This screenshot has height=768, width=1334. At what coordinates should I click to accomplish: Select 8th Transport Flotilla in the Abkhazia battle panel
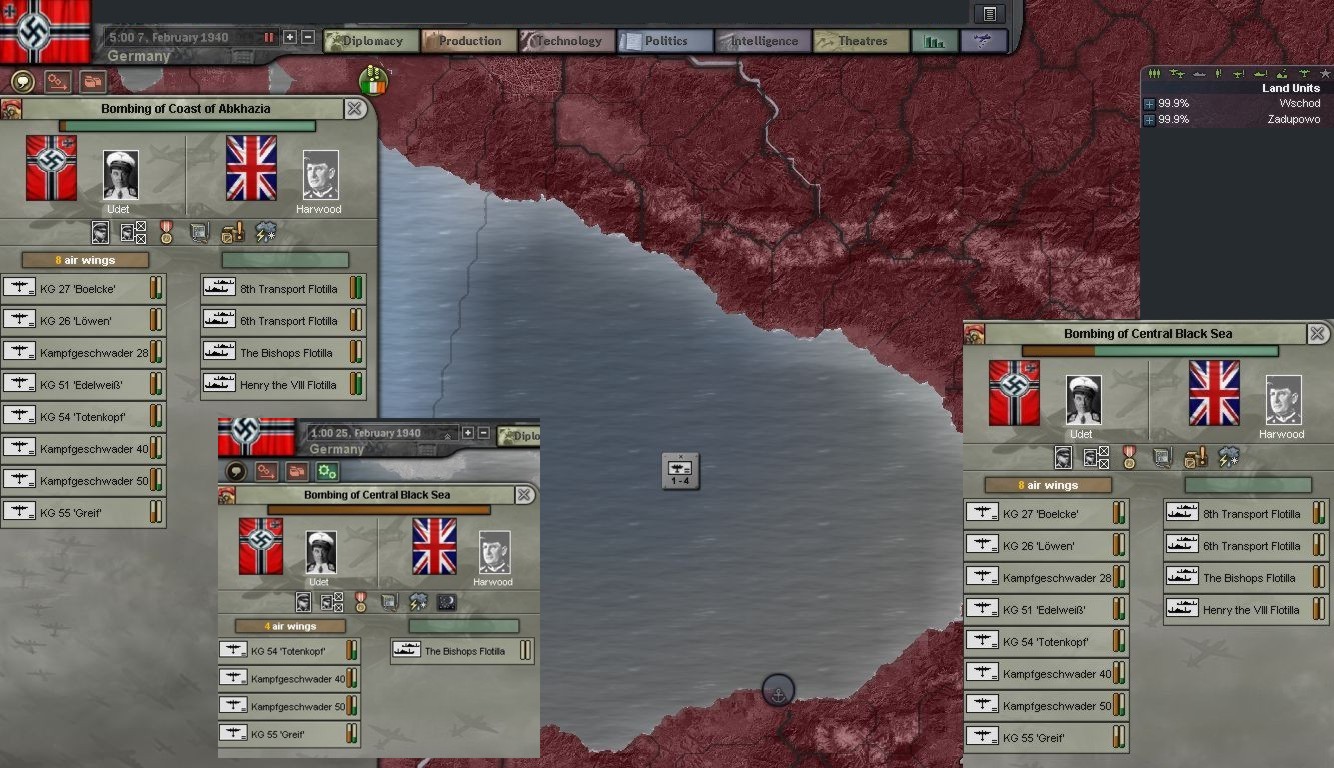coord(283,289)
